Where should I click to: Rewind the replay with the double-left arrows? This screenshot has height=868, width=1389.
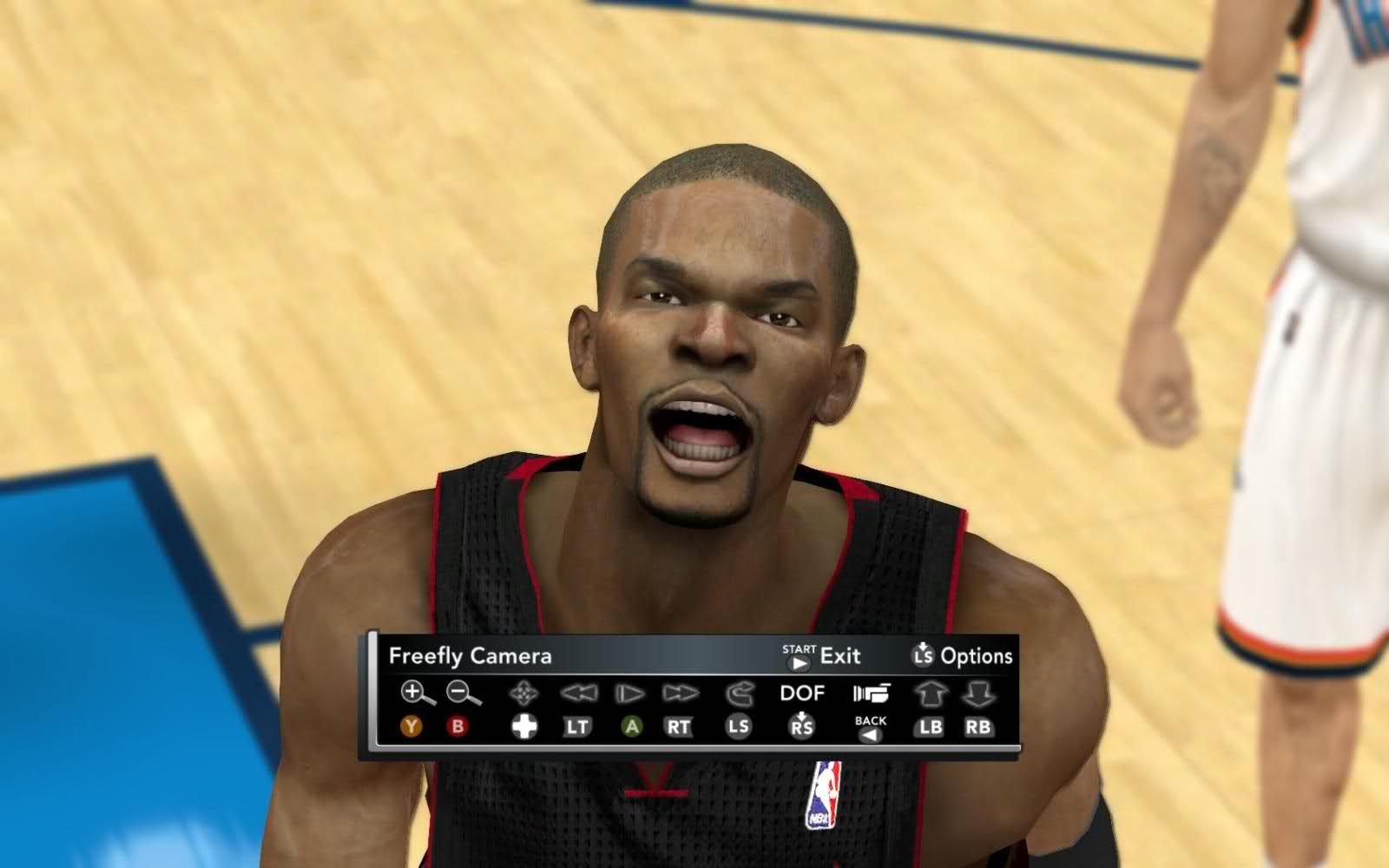coord(579,694)
